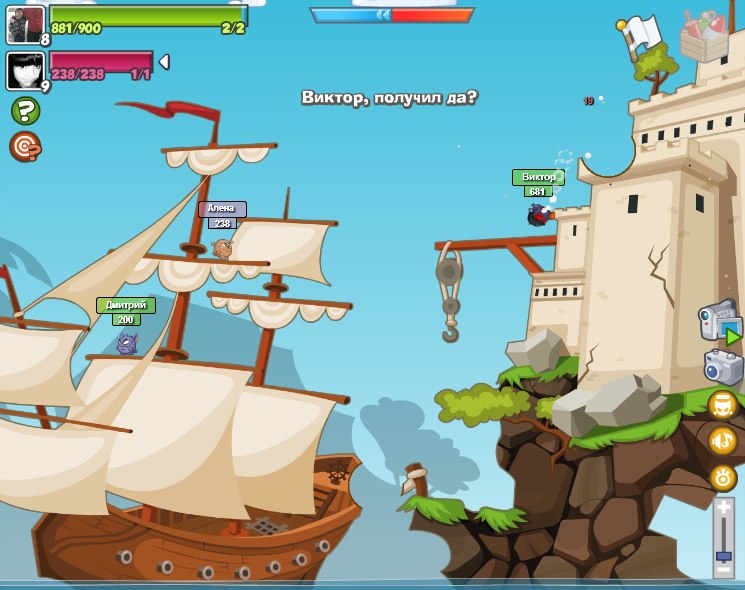Select the green team player avatar
Viewport: 745px width, 590px height.
(25, 24)
